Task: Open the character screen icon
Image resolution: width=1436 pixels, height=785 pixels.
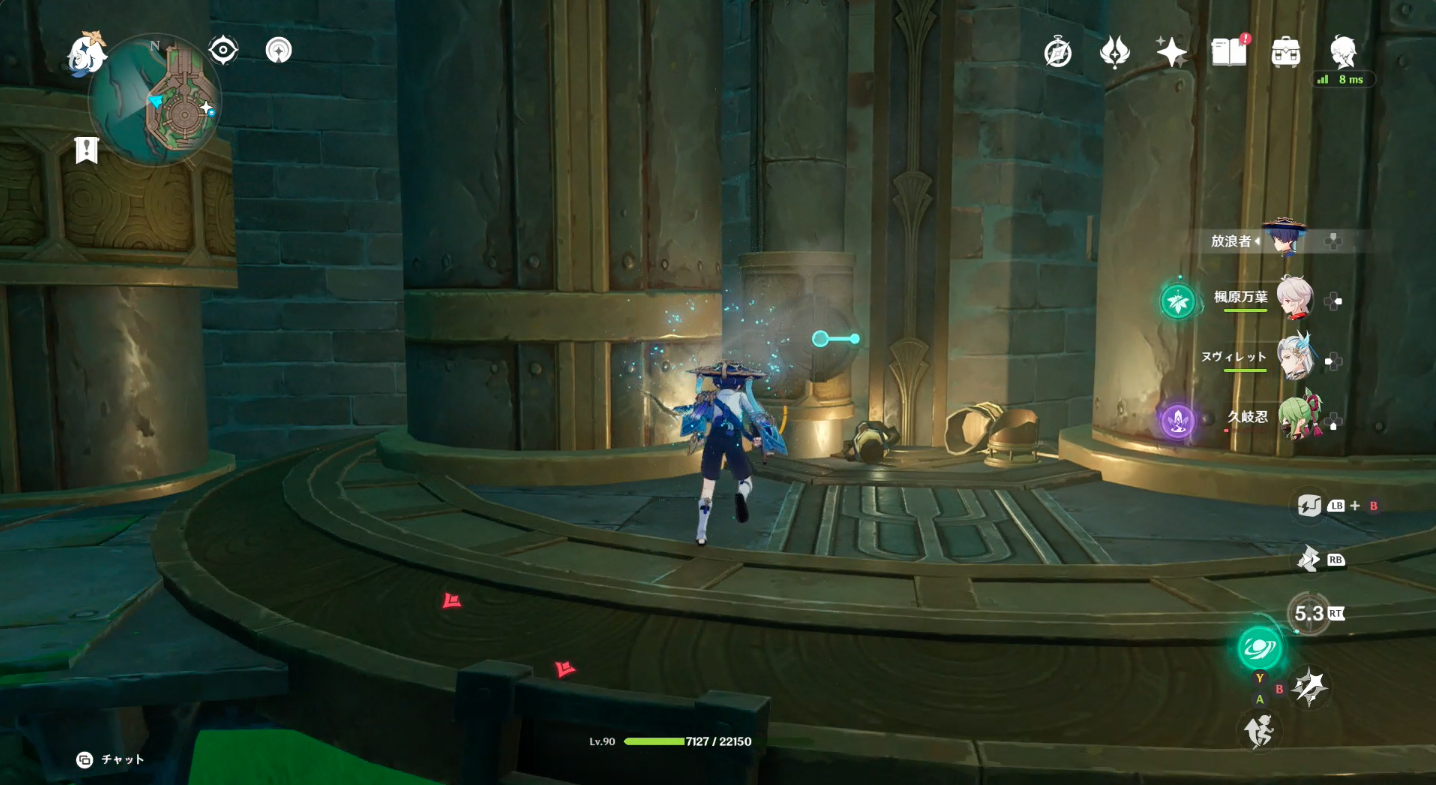Action: pyautogui.click(x=1343, y=50)
